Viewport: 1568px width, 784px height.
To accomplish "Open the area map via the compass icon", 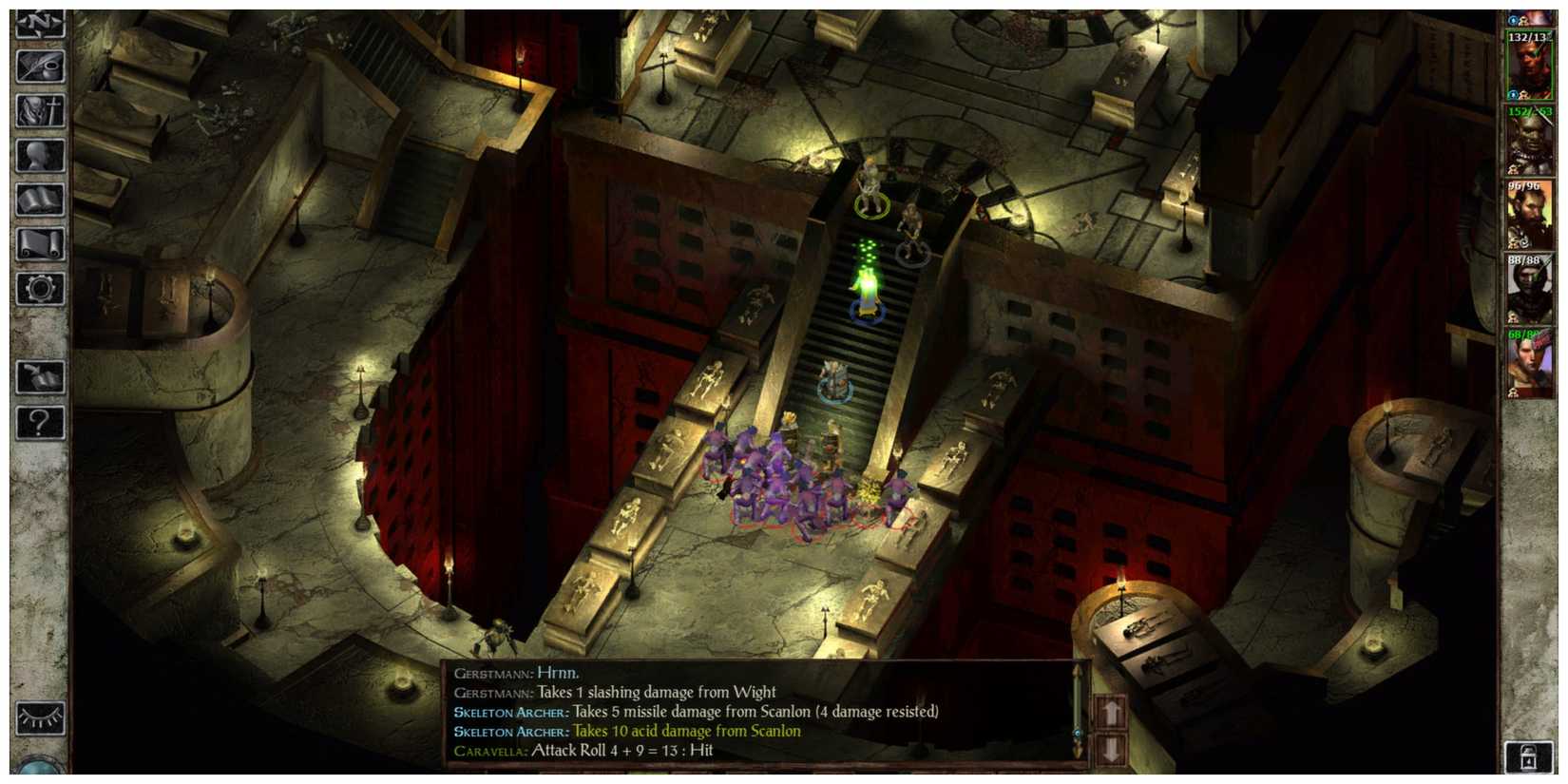I will coord(38,21).
